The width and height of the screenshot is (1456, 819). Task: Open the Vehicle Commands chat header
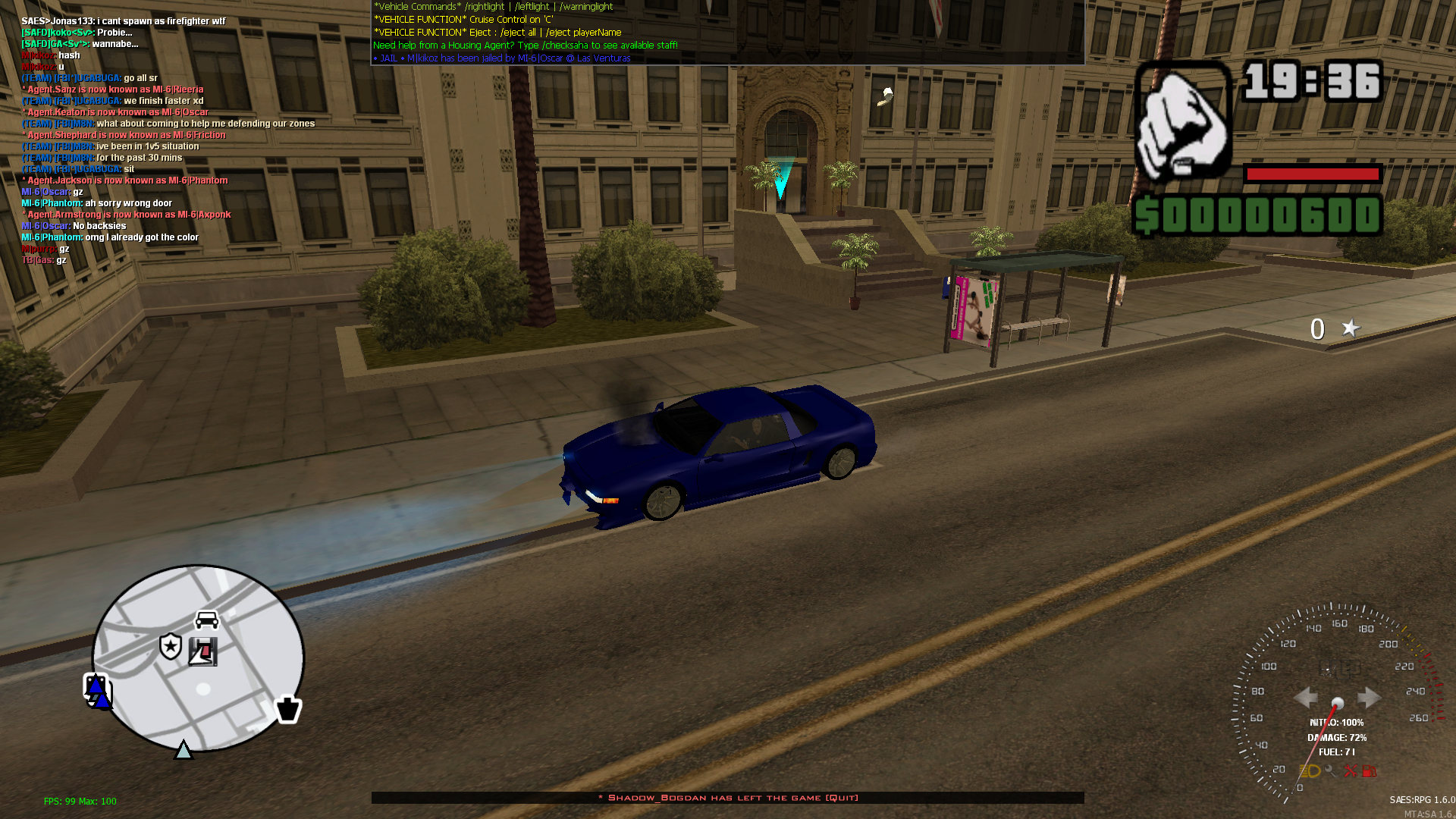(416, 6)
